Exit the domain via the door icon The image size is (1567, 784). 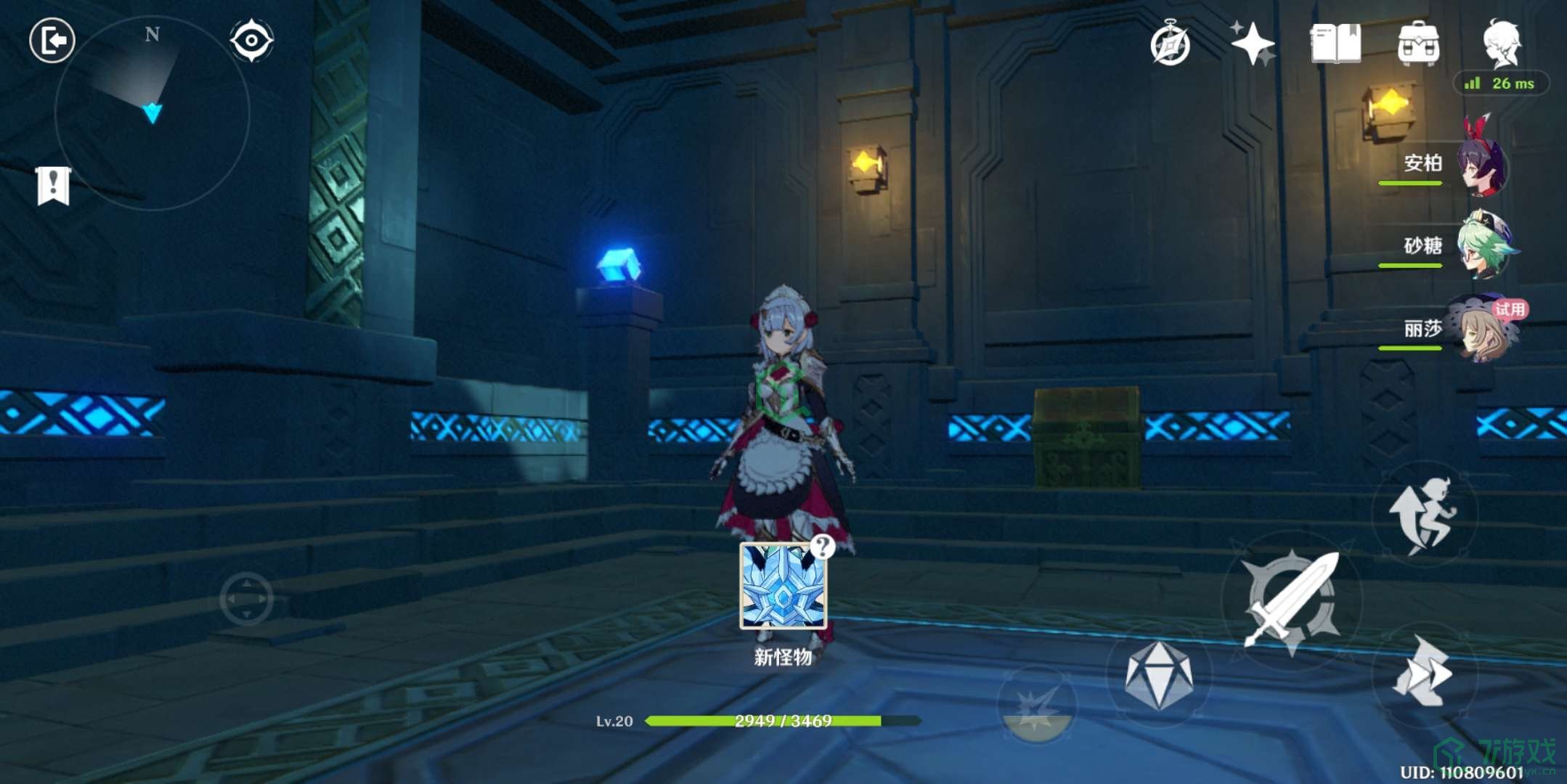pyautogui.click(x=52, y=40)
